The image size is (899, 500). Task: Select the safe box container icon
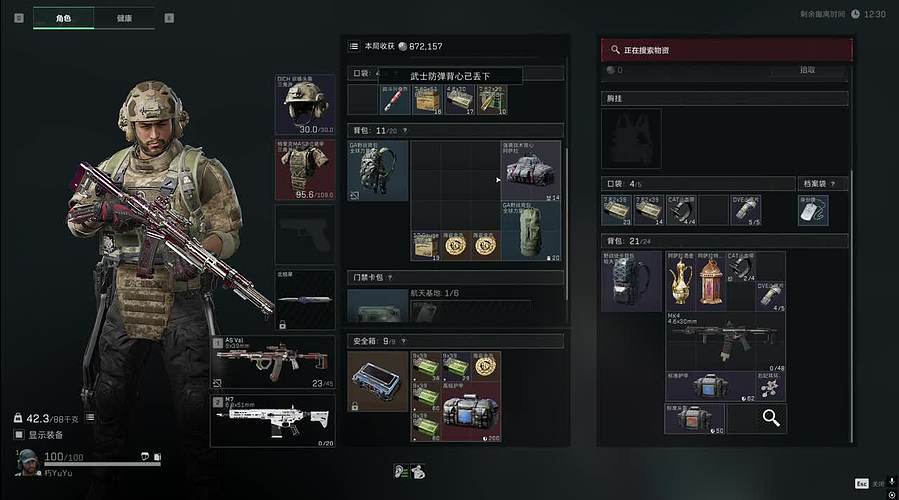(378, 380)
